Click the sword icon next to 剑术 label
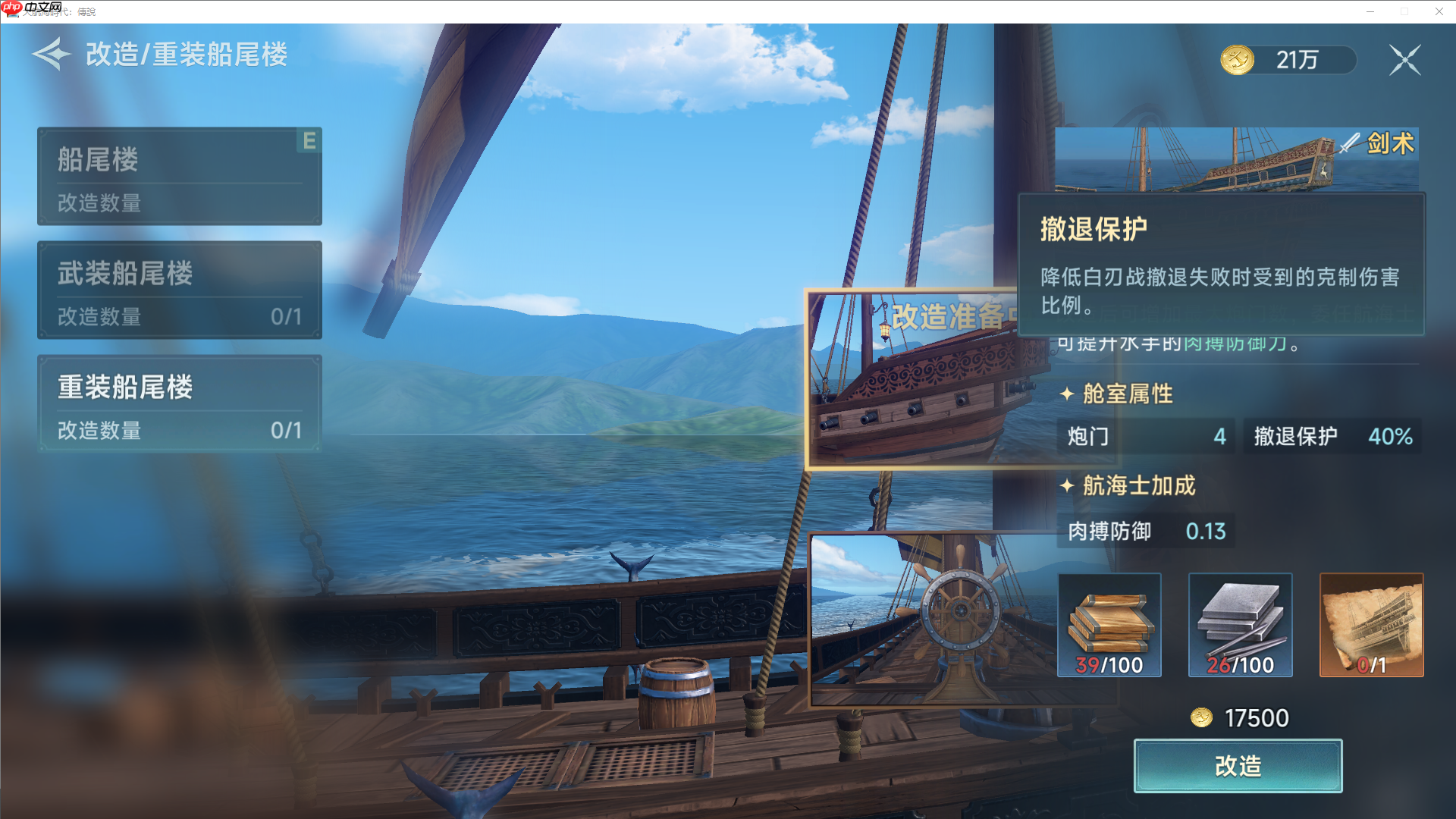The height and width of the screenshot is (819, 1456). click(1349, 144)
